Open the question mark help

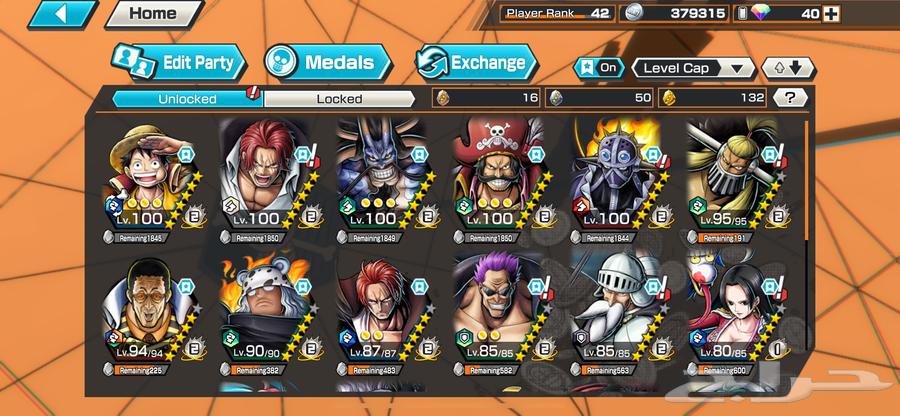coord(790,98)
